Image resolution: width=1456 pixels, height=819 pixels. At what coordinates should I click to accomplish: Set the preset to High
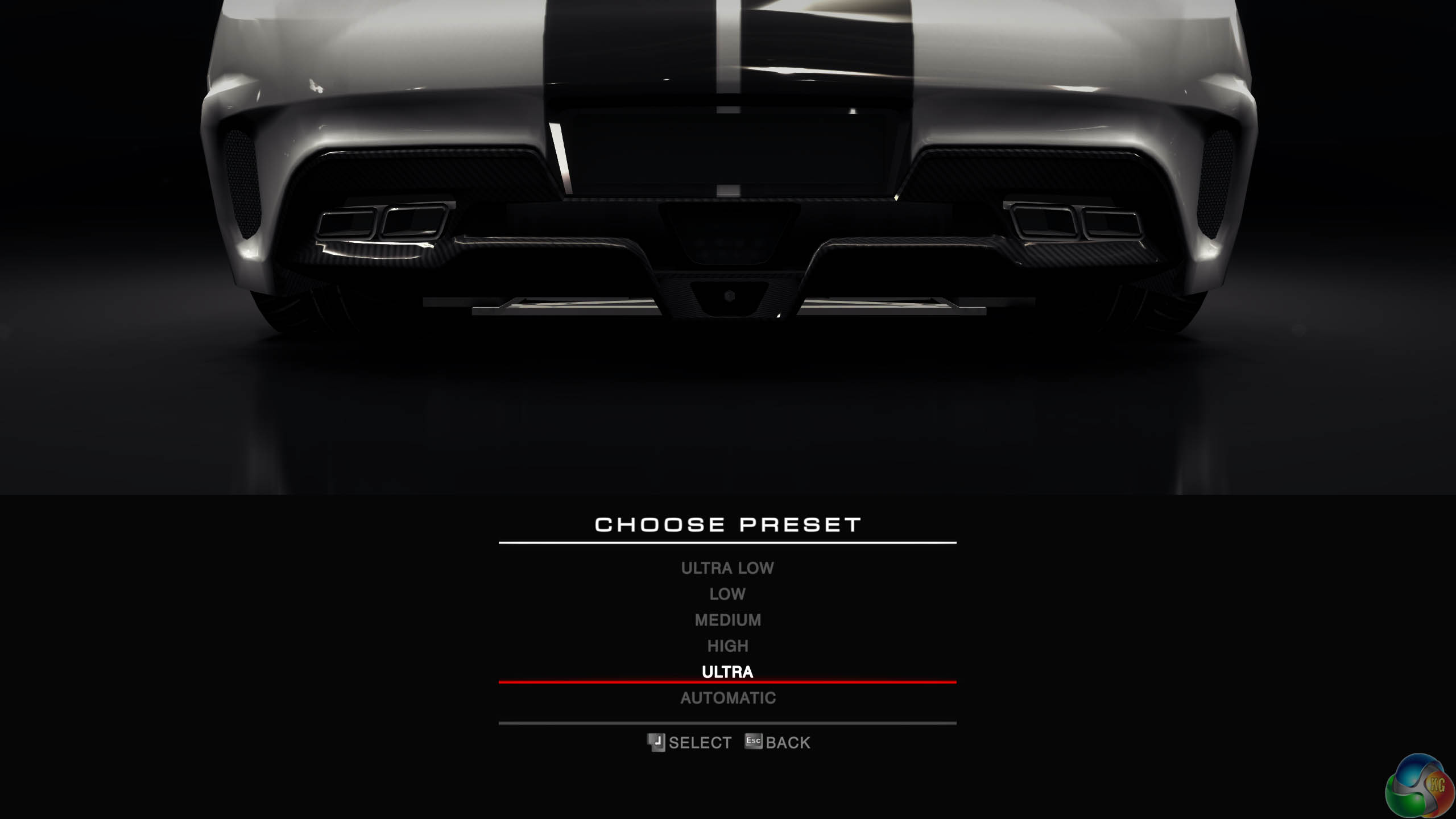point(727,646)
